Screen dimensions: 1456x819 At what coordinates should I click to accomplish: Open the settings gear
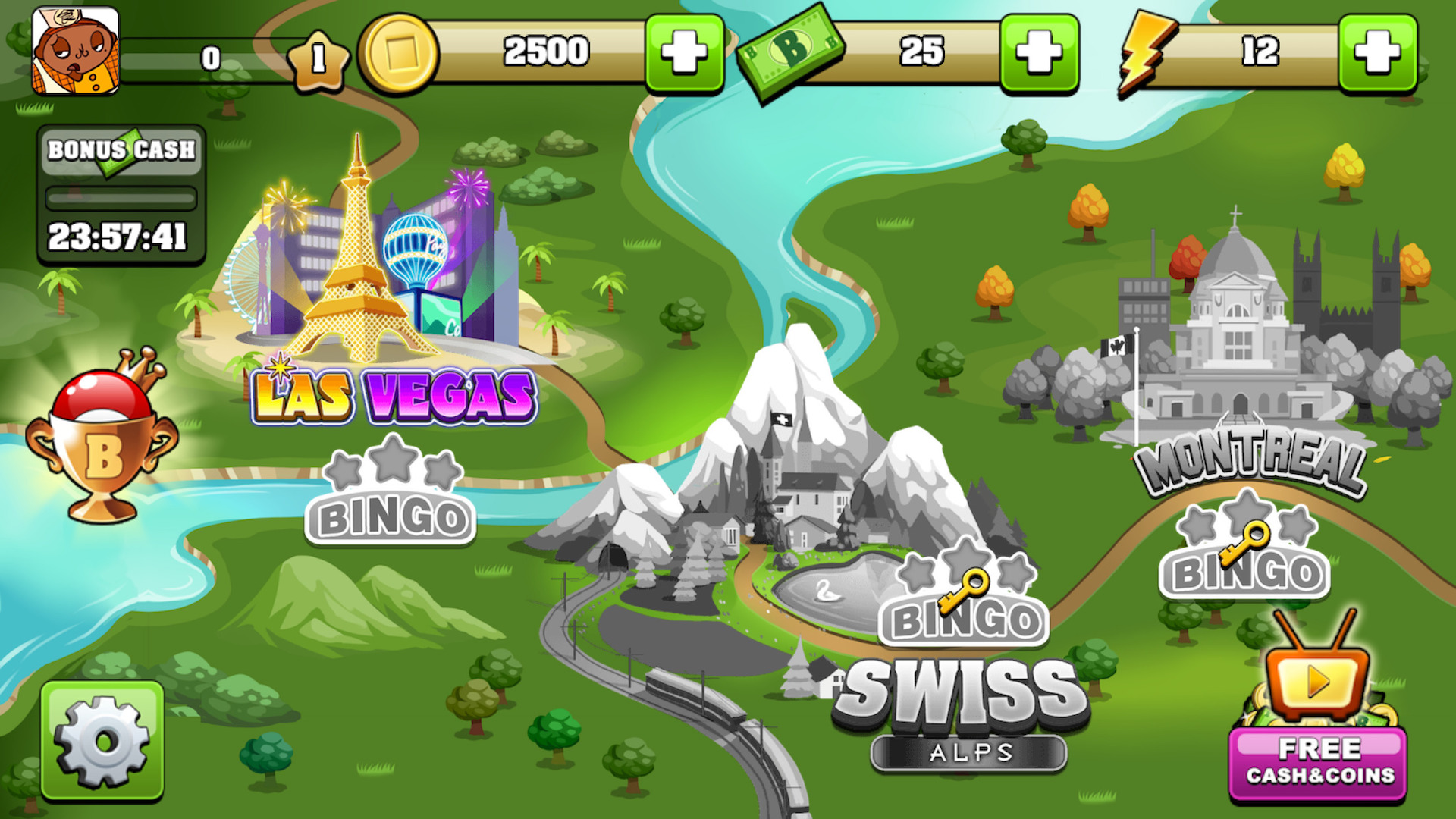102,739
